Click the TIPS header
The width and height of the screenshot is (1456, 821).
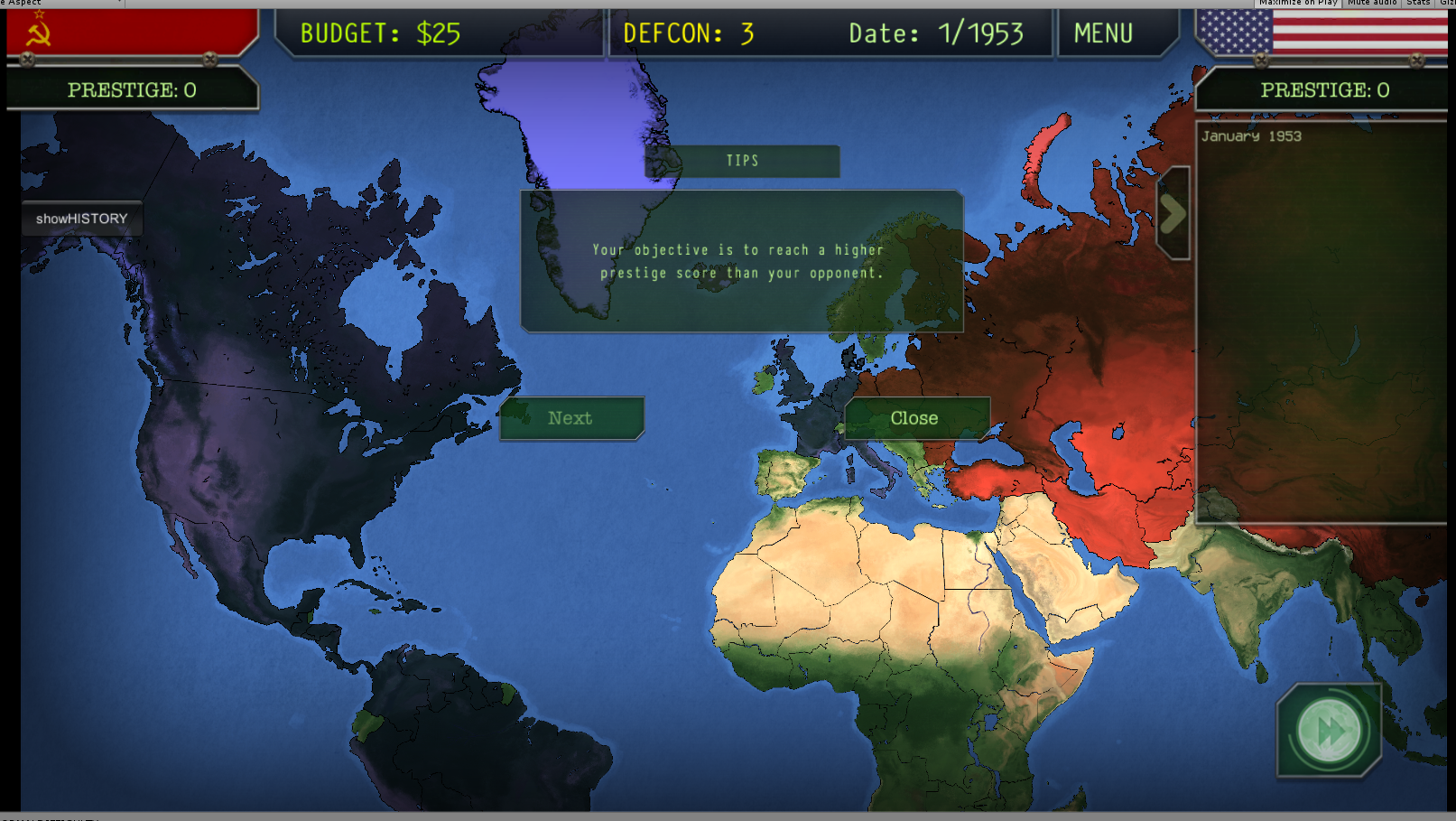[x=740, y=161]
